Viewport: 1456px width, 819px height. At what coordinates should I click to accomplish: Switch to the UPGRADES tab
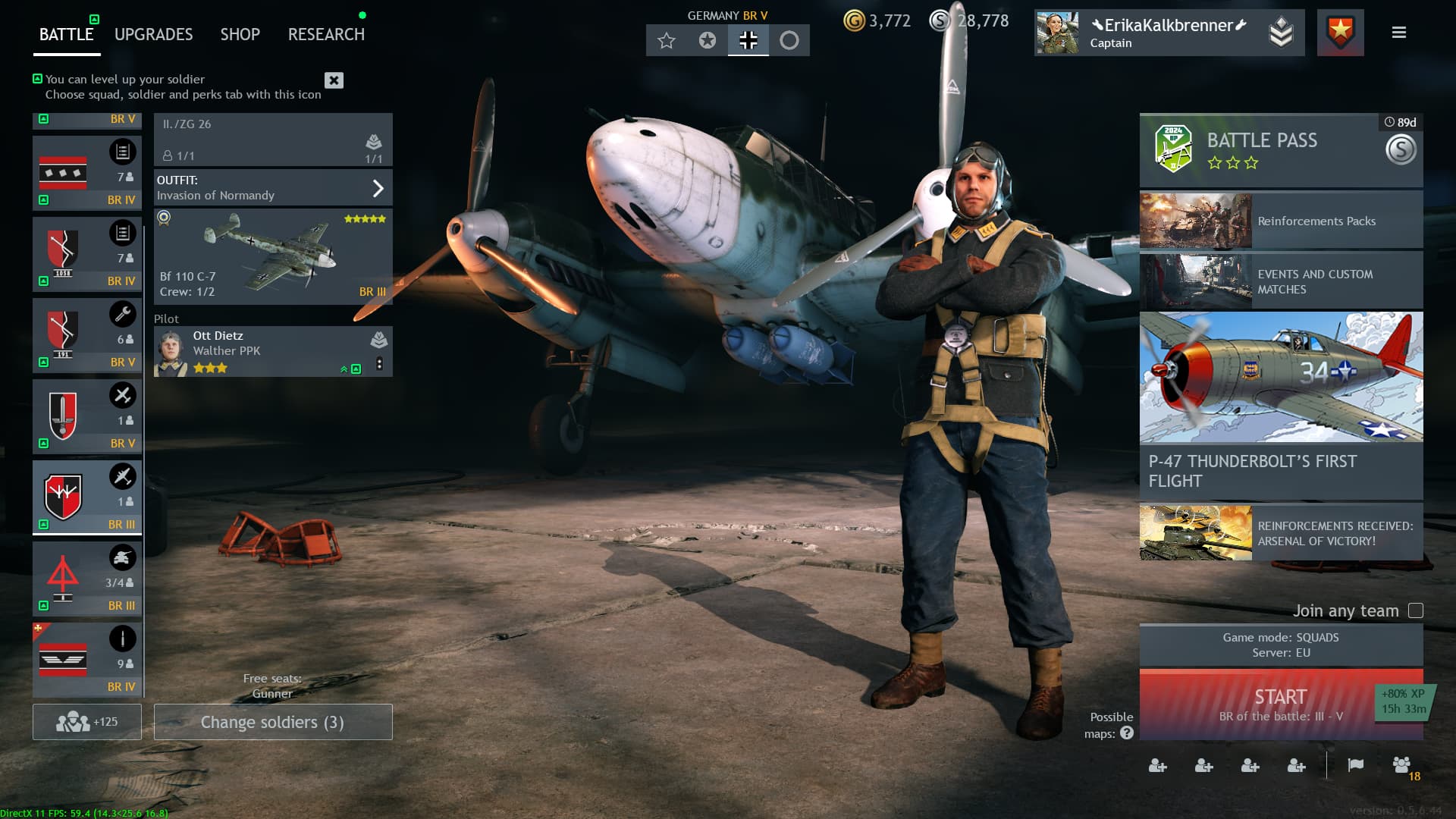[x=153, y=34]
